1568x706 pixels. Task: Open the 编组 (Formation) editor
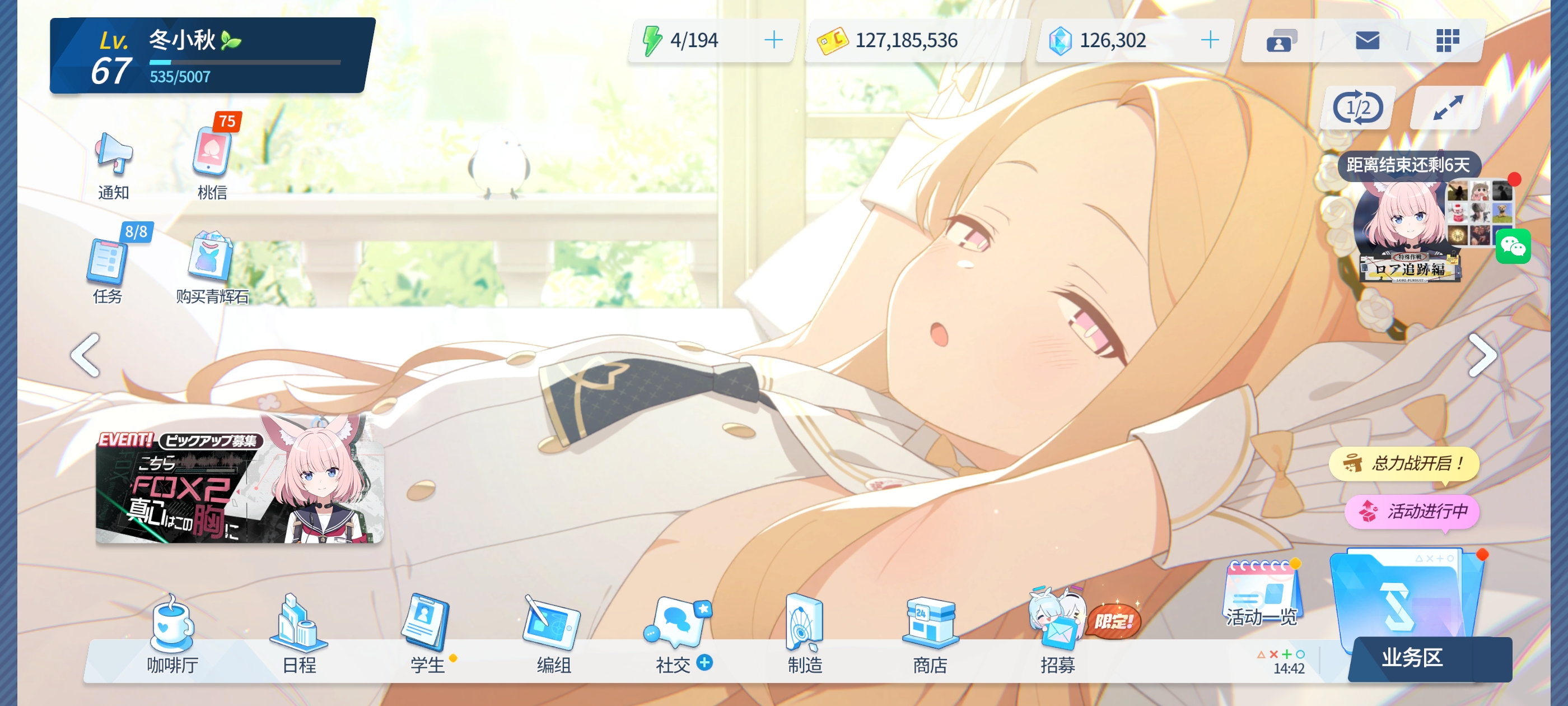tap(552, 634)
